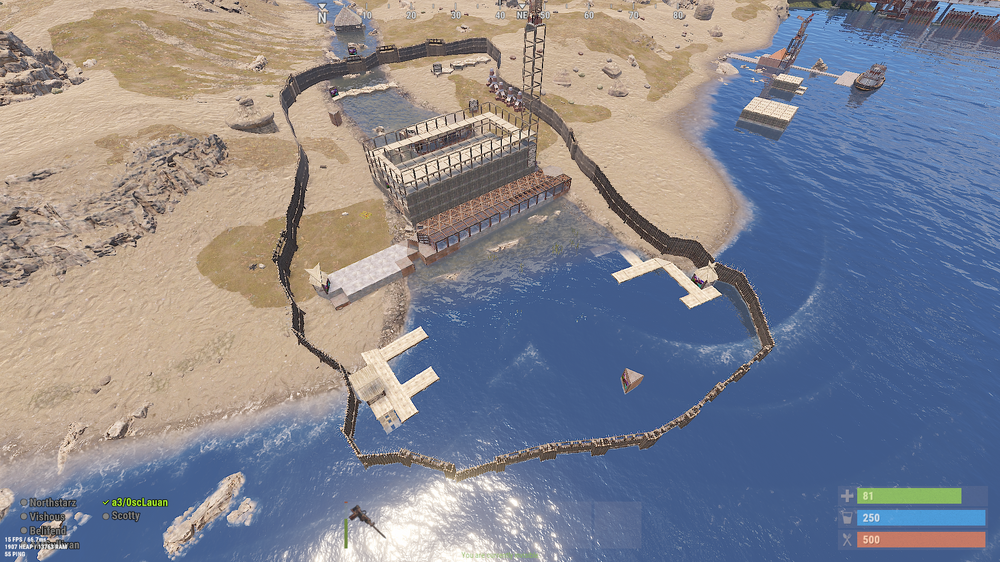The height and width of the screenshot is (562, 1000).
Task: Click Belifend's name in the team roster
Action: (48, 530)
